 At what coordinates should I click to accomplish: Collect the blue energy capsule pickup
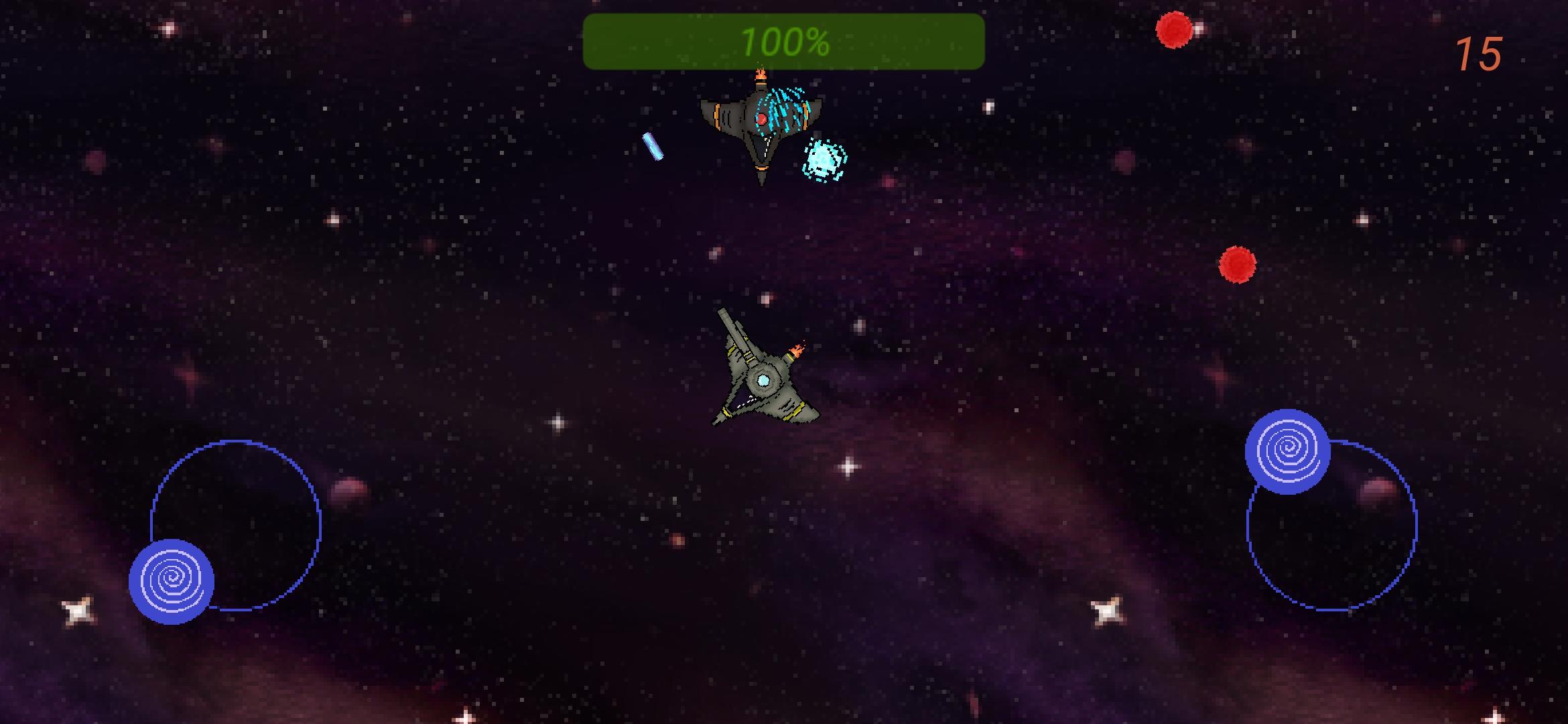point(652,146)
